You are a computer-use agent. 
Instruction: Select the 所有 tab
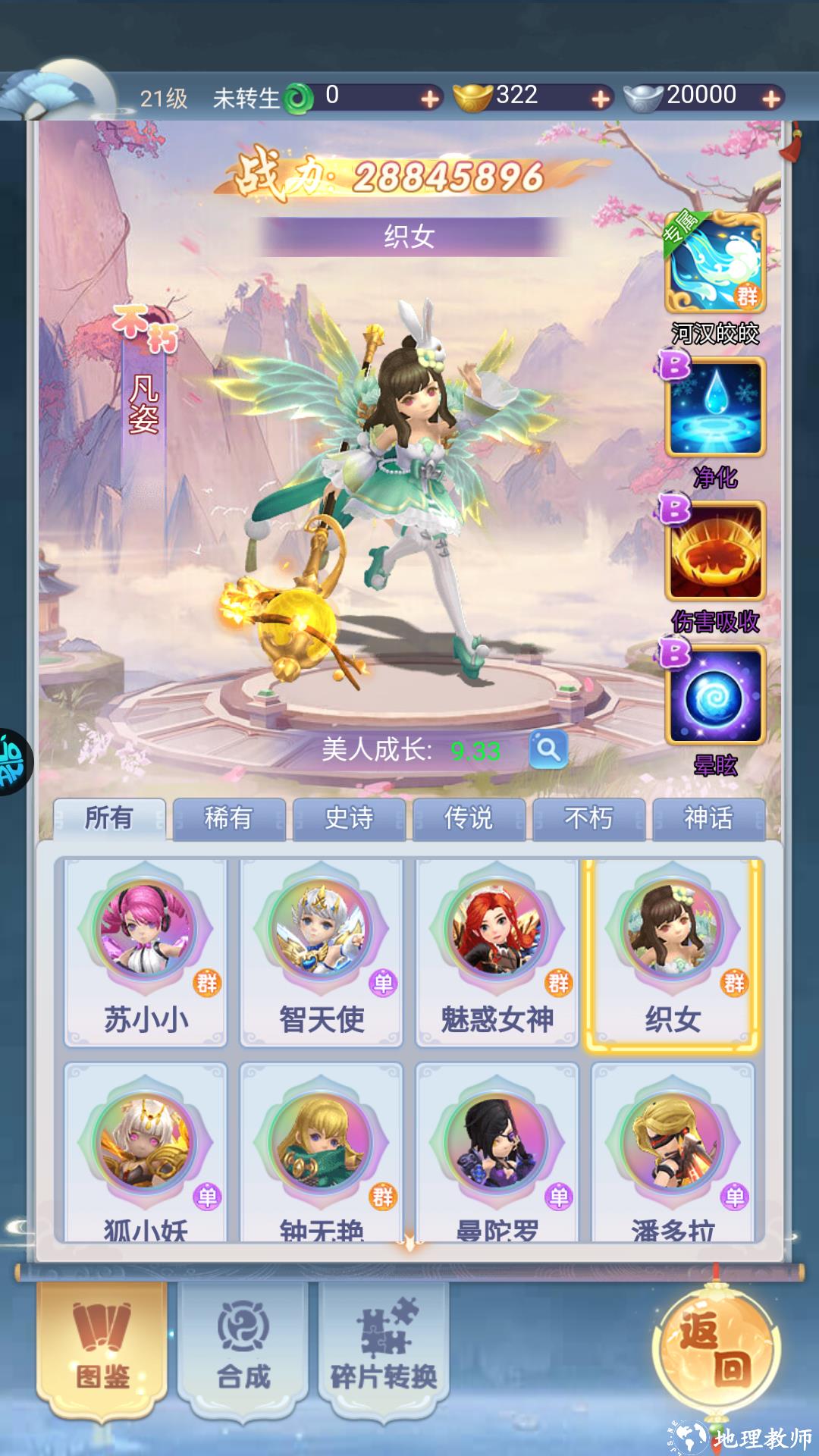tap(109, 818)
